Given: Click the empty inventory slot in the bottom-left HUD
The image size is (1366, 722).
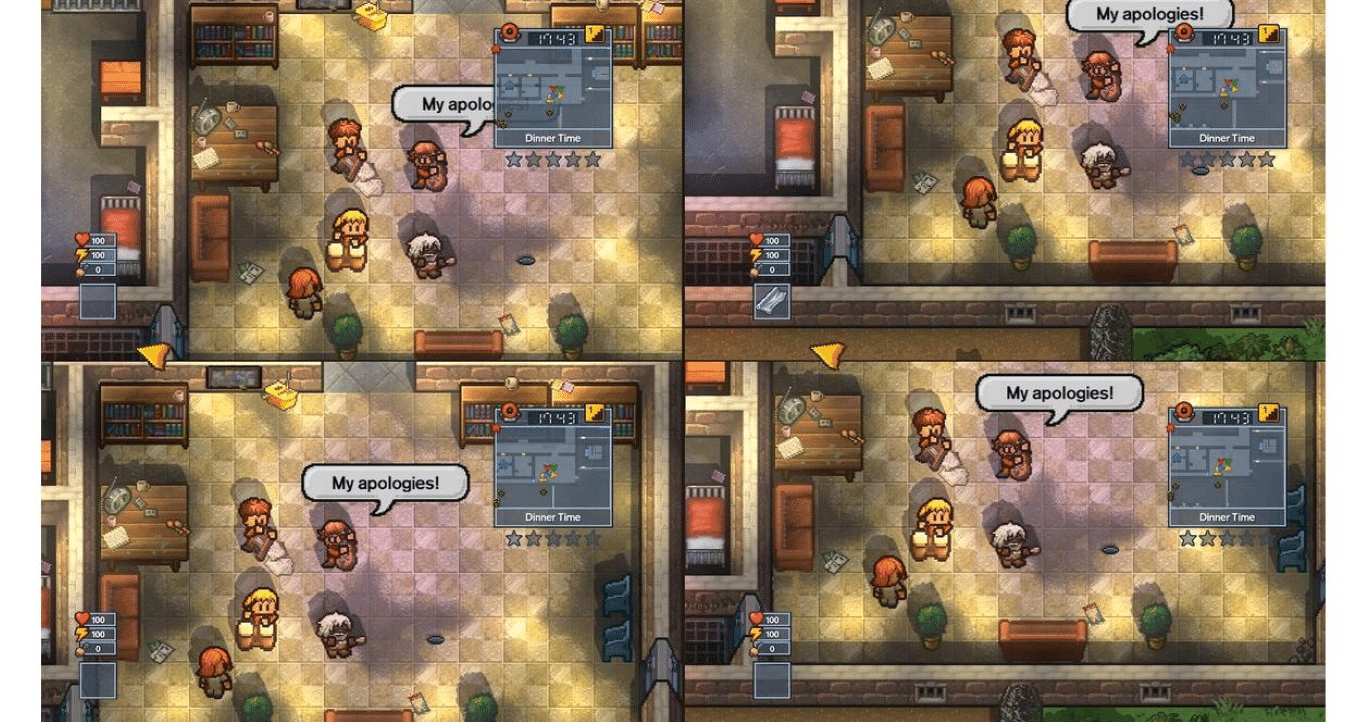Looking at the screenshot, I should pos(97,301).
